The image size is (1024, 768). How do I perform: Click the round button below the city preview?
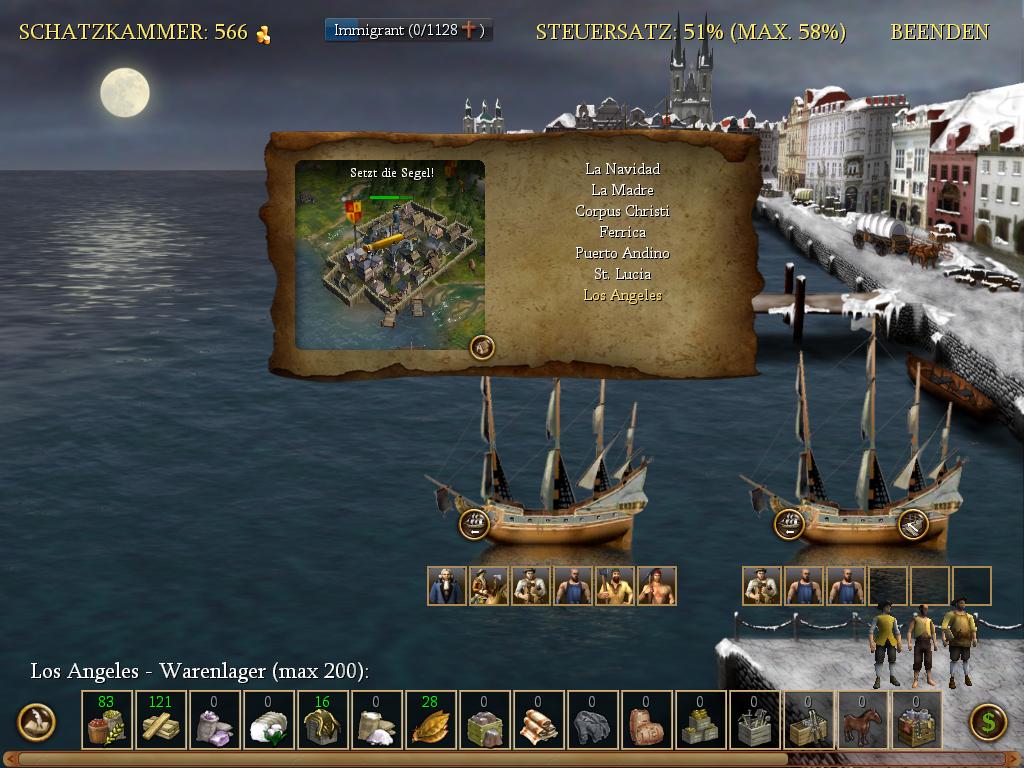(x=482, y=347)
